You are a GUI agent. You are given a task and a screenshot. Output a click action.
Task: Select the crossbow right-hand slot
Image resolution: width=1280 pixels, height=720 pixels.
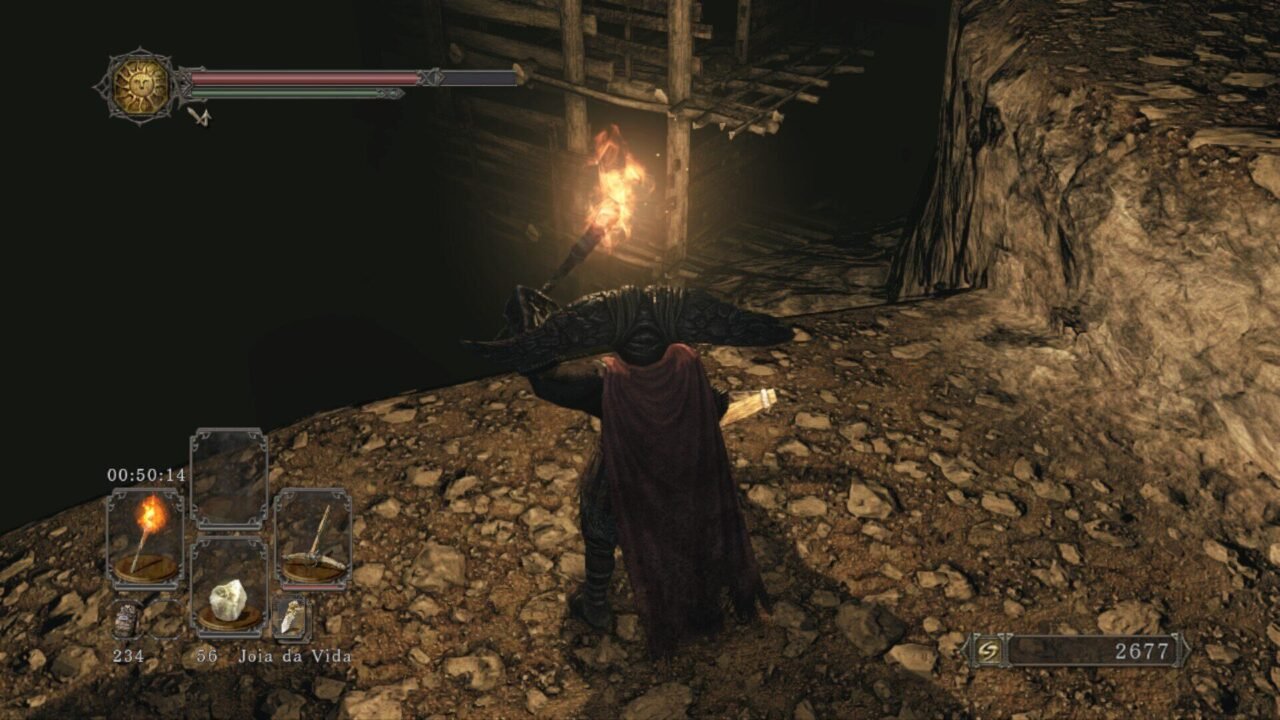pyautogui.click(x=313, y=538)
